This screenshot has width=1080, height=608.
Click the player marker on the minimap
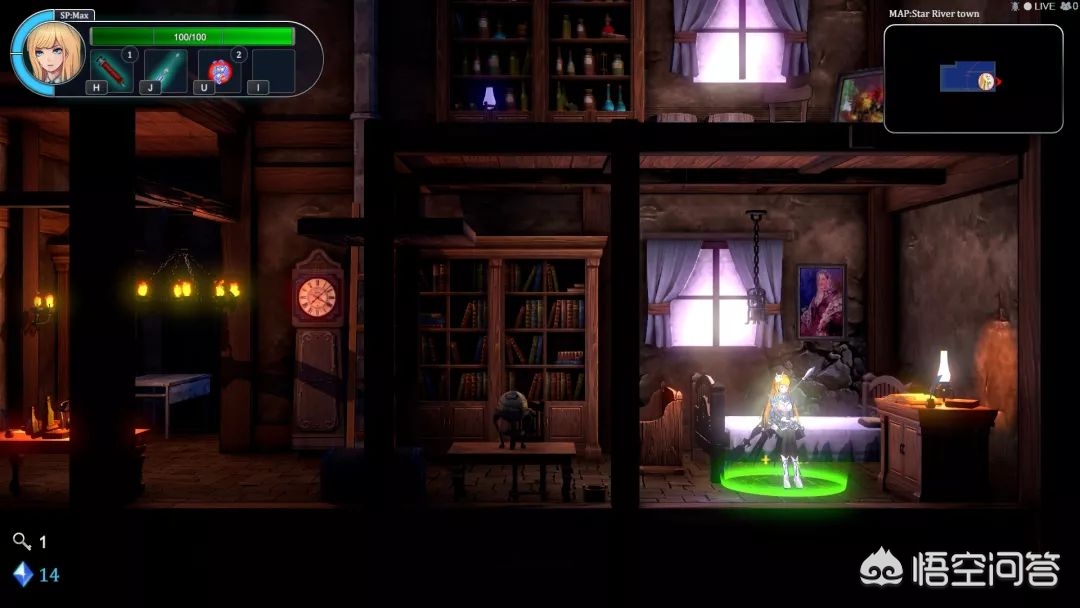click(987, 80)
